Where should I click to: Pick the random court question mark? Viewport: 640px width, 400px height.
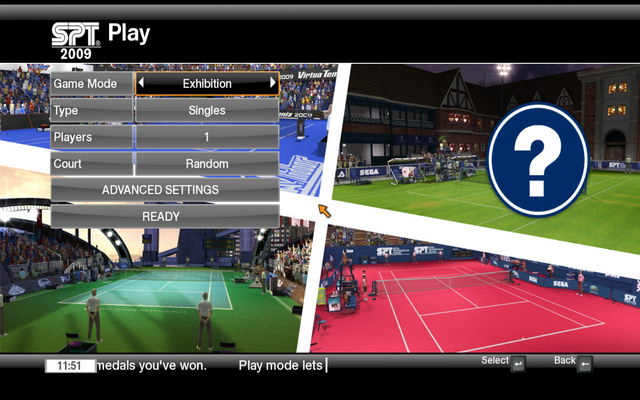click(538, 158)
